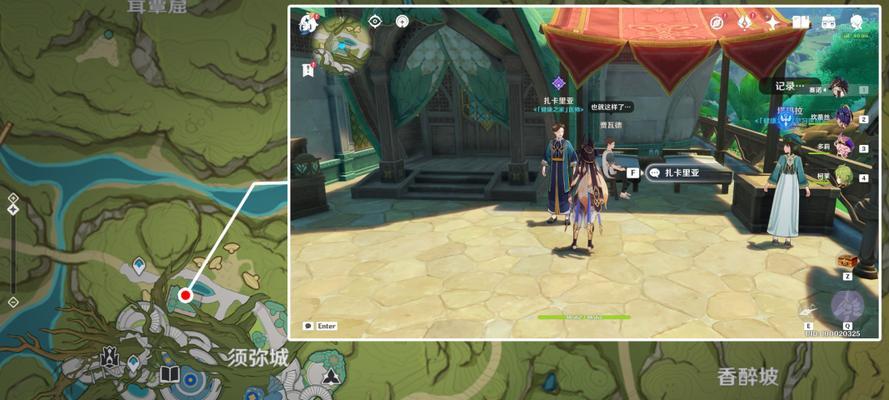The height and width of the screenshot is (400, 889).
Task: Switch to party member 赛诺
Action: 842,90
